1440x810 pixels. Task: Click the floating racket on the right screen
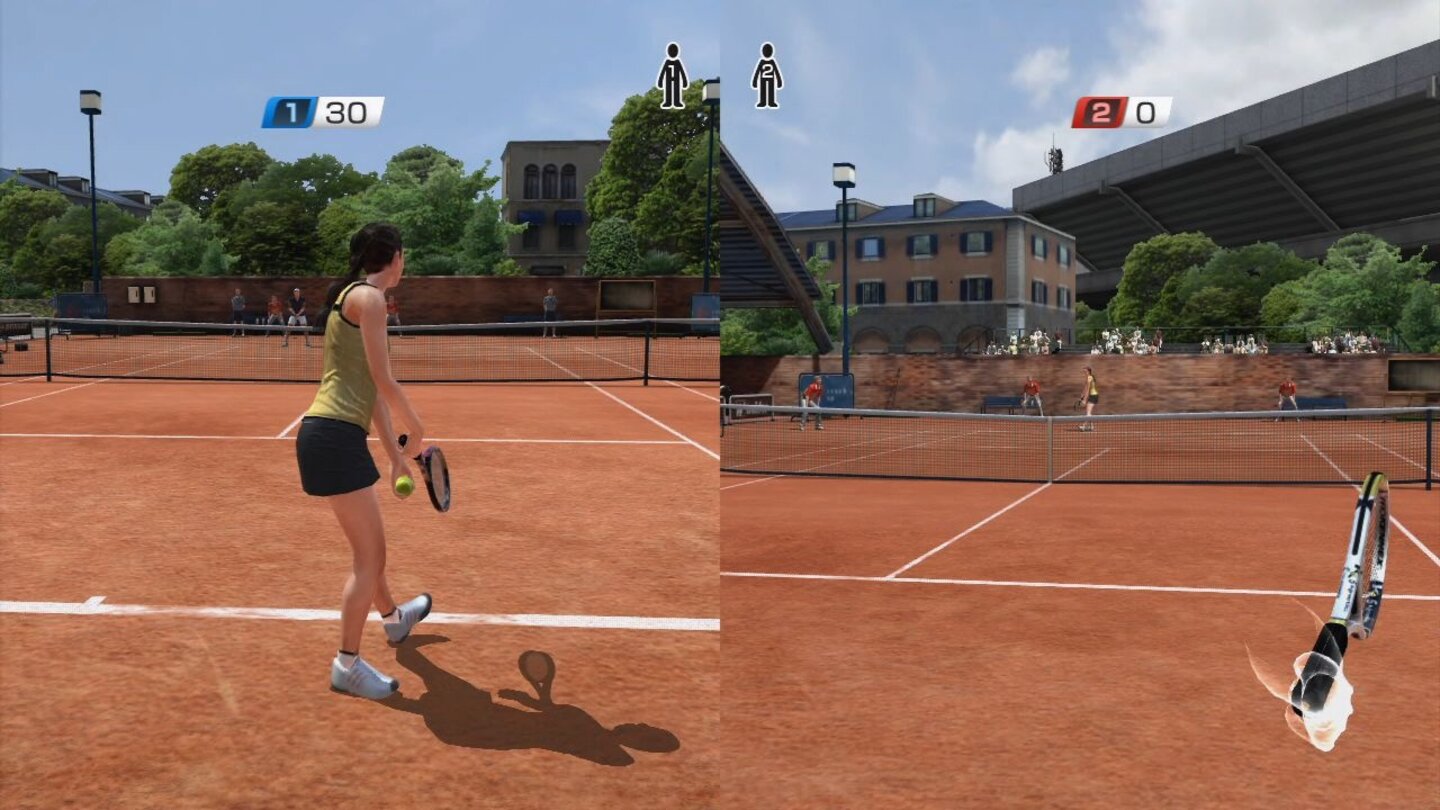click(x=1365, y=560)
